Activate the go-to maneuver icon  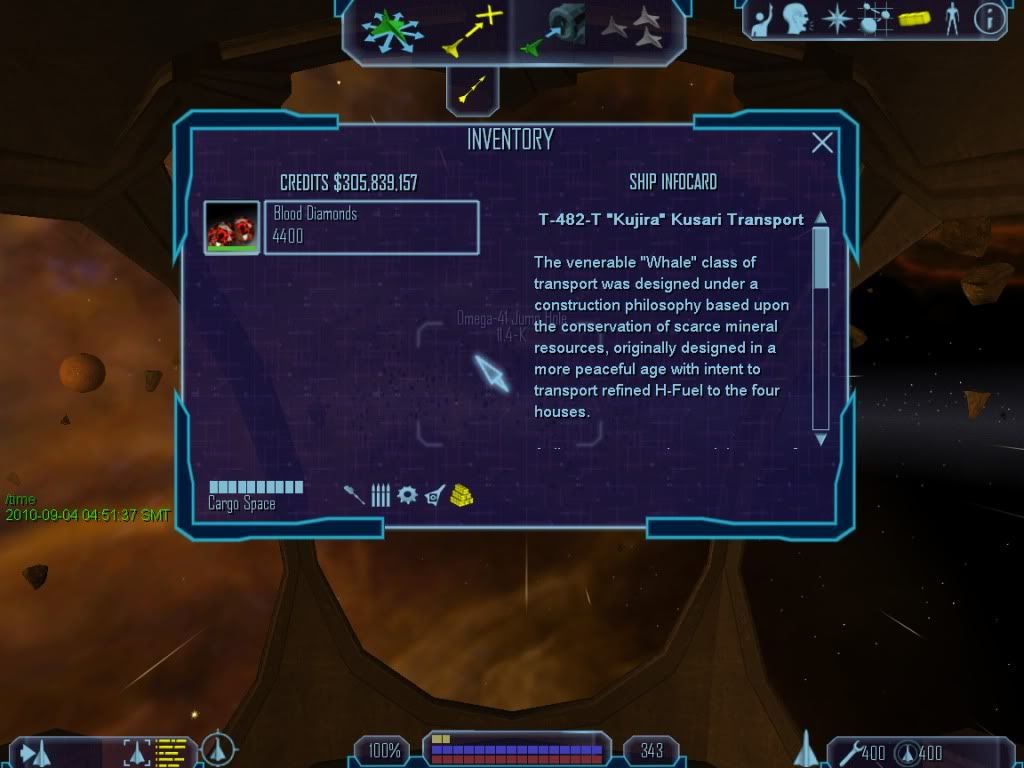coord(472,29)
